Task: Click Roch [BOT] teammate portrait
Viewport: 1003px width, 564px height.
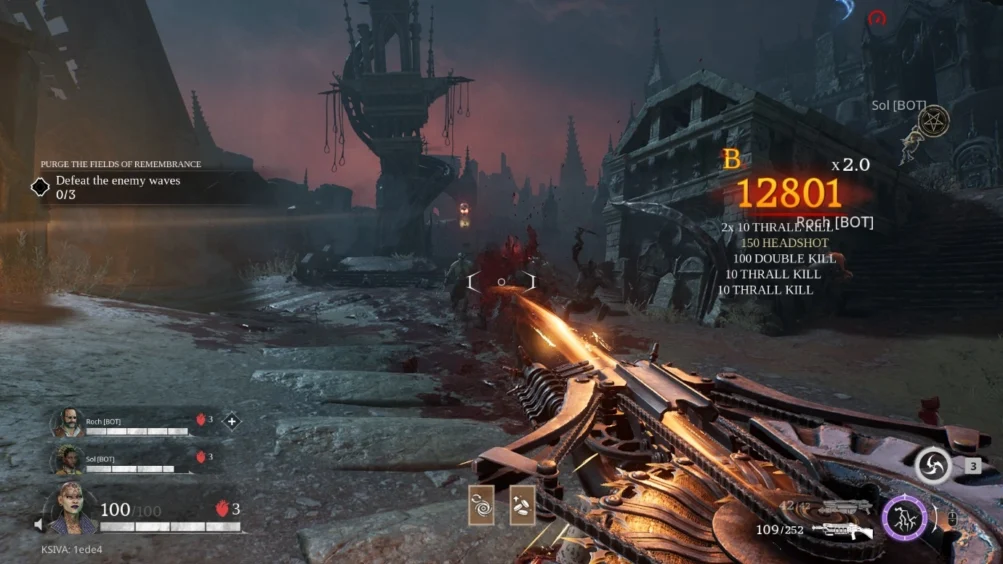Action: [68, 423]
